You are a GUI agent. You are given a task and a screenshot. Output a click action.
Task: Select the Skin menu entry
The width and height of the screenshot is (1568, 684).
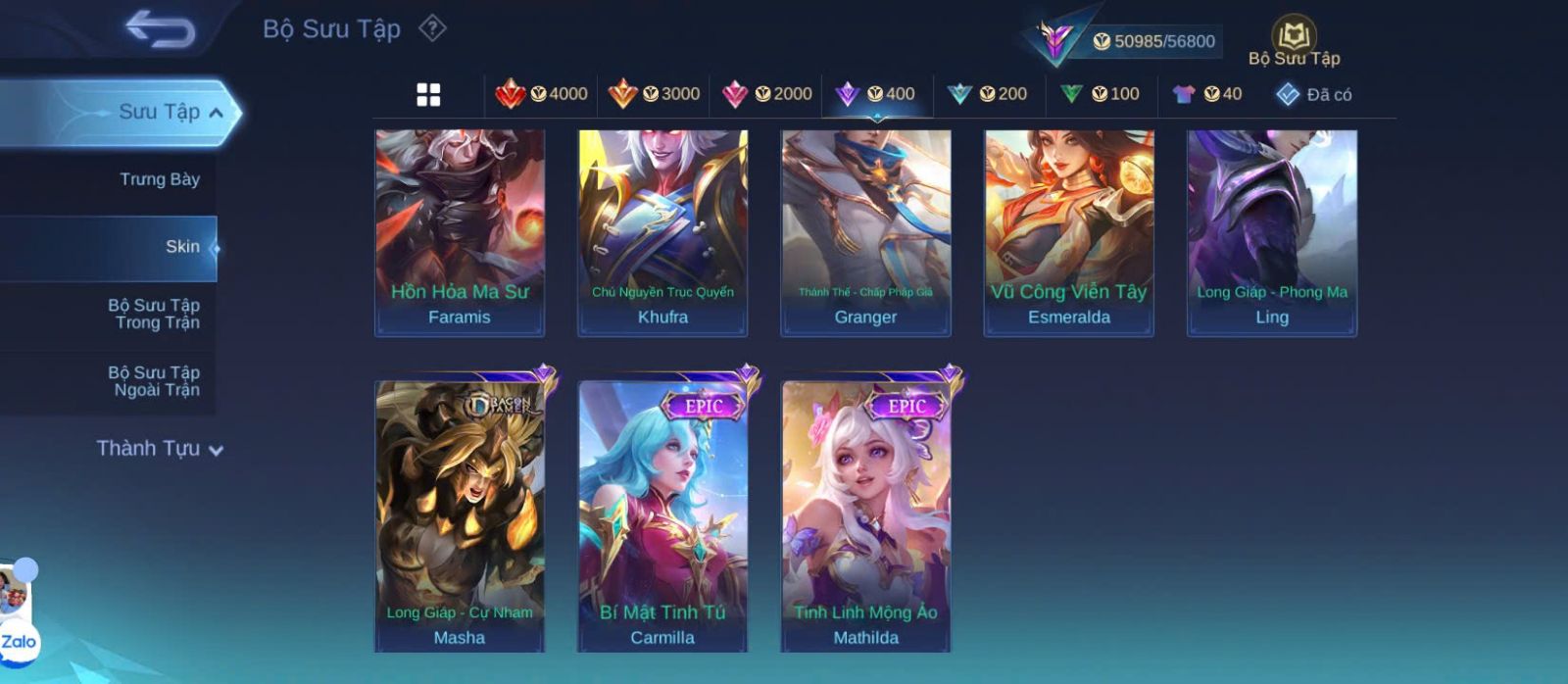pyautogui.click(x=182, y=247)
